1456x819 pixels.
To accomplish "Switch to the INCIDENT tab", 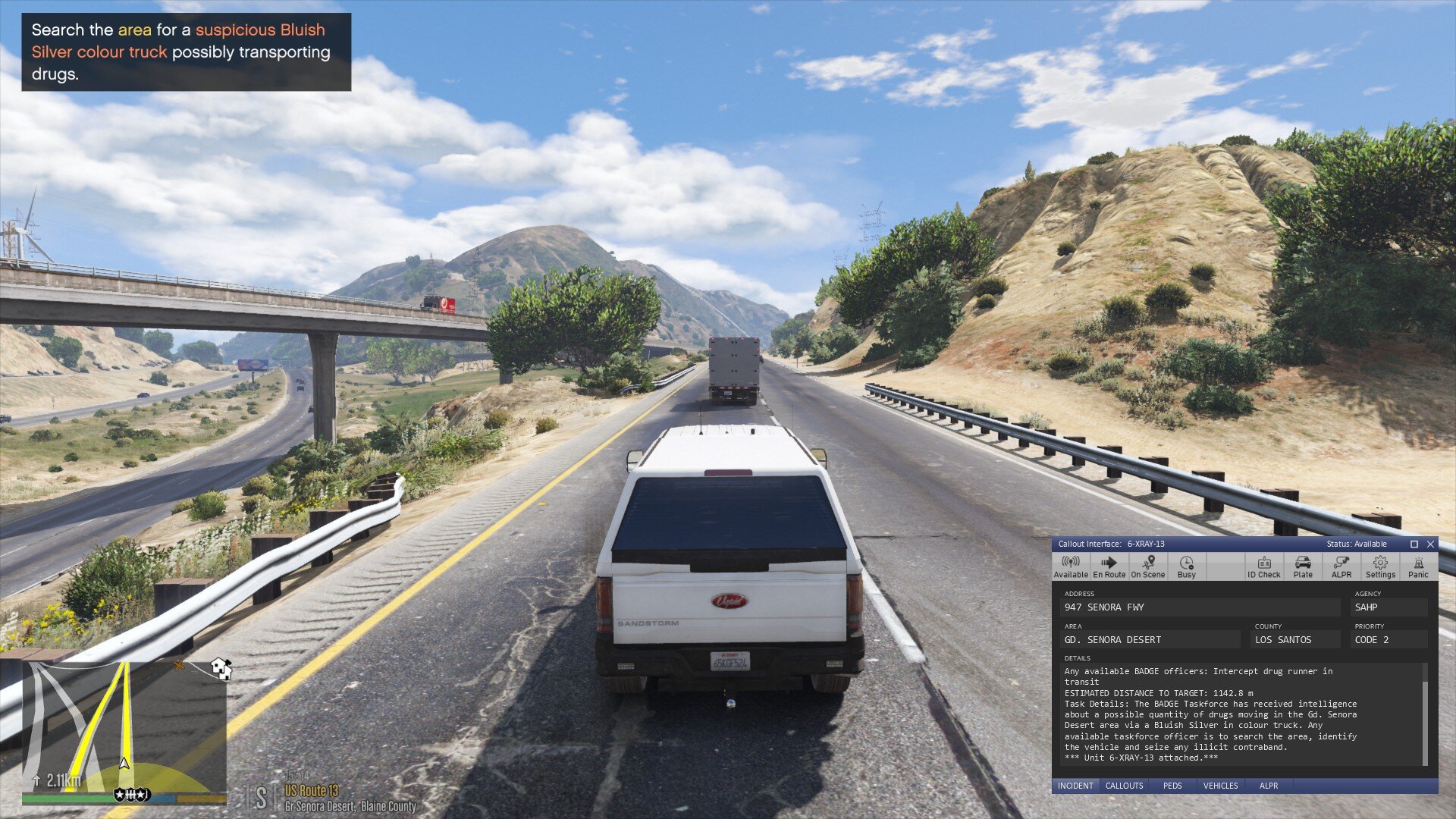I will tap(1075, 786).
